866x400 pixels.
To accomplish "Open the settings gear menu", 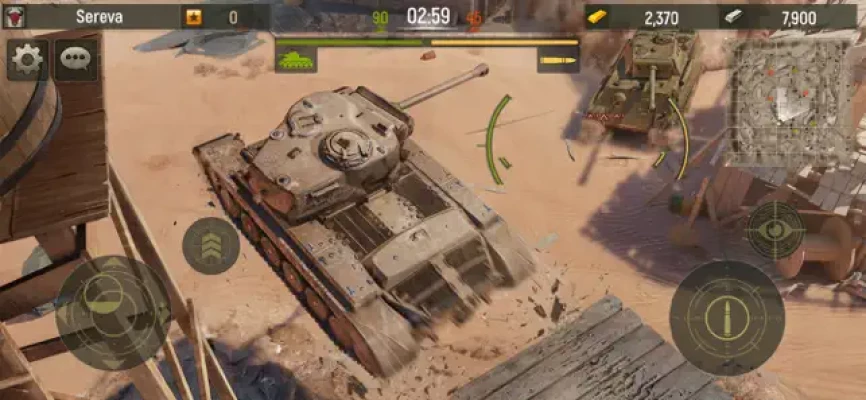I will click(27, 60).
